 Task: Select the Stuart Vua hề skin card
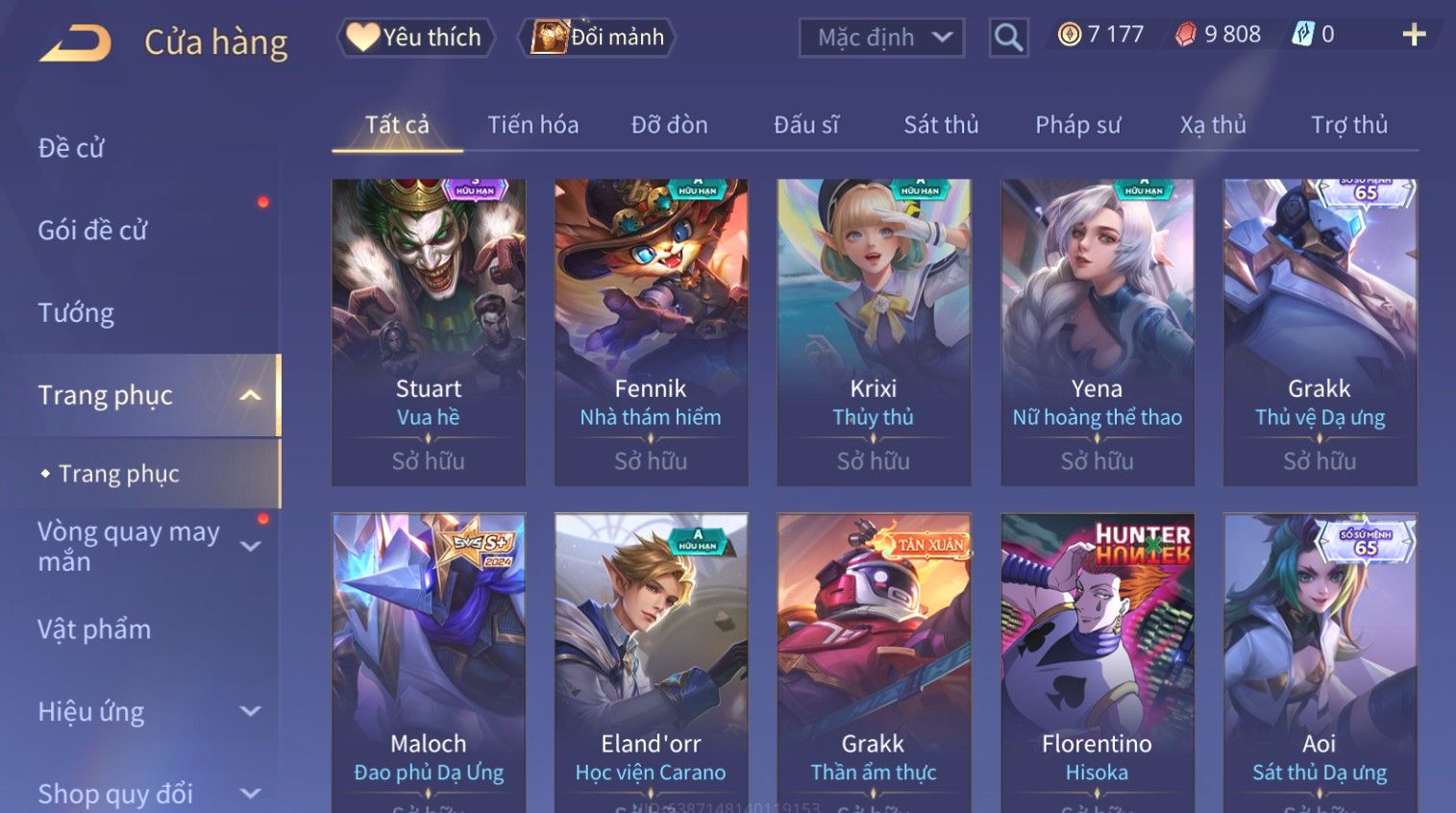429,332
